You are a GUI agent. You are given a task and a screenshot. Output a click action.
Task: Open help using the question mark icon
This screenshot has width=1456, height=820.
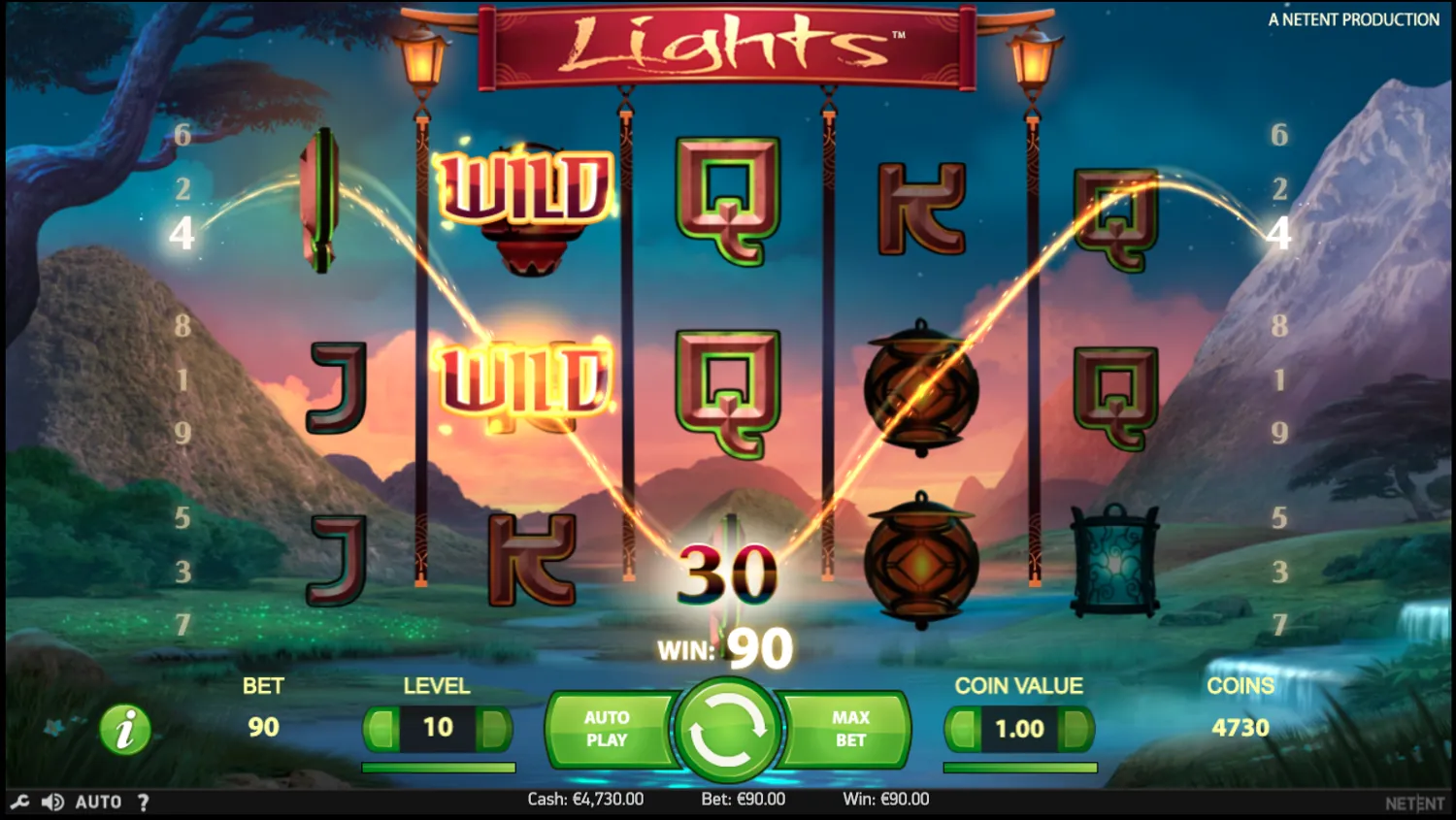(x=144, y=801)
